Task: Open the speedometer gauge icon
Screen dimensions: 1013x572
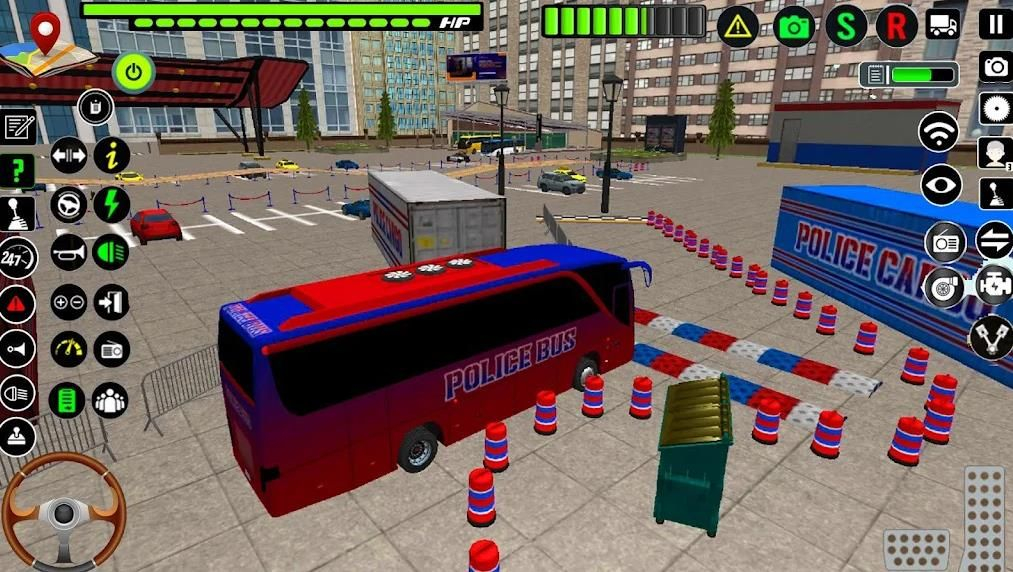Action: [x=69, y=349]
